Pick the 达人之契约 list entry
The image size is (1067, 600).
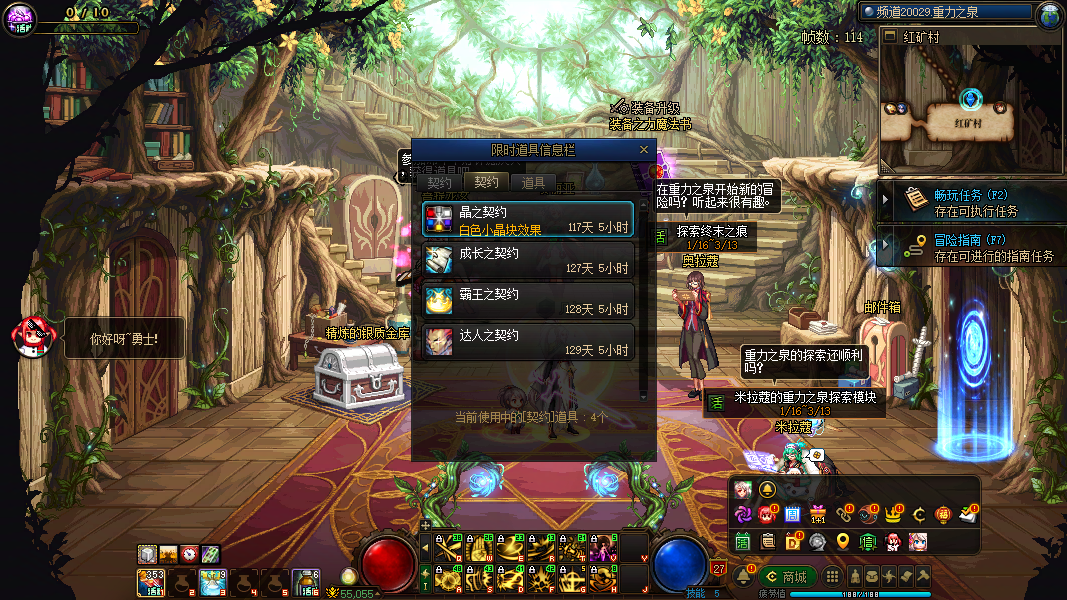[528, 342]
